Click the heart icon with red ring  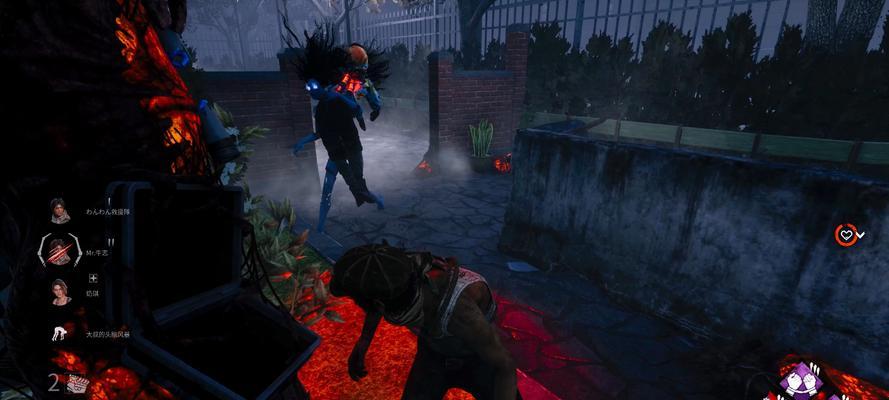846,235
